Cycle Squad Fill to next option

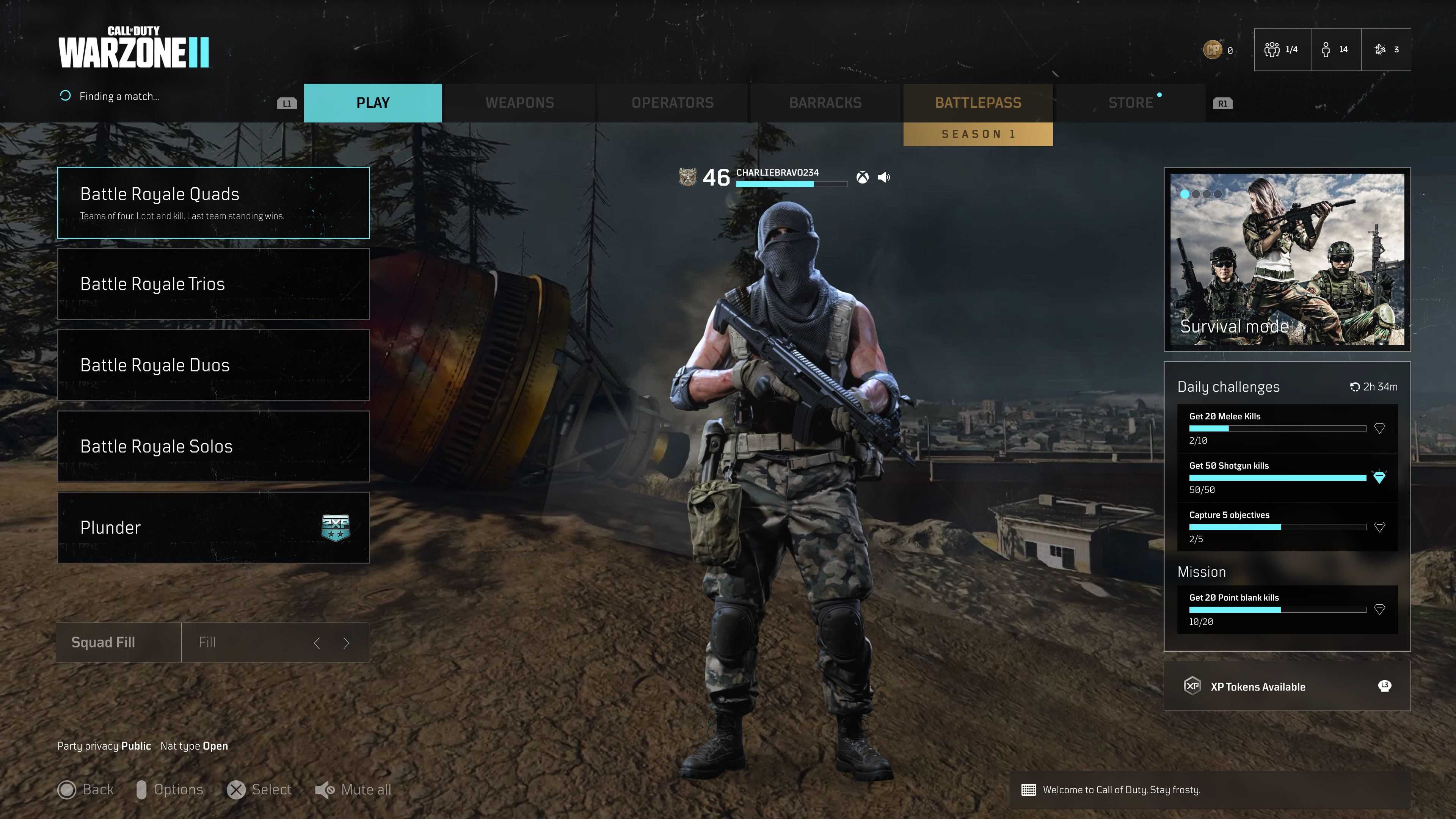(347, 643)
